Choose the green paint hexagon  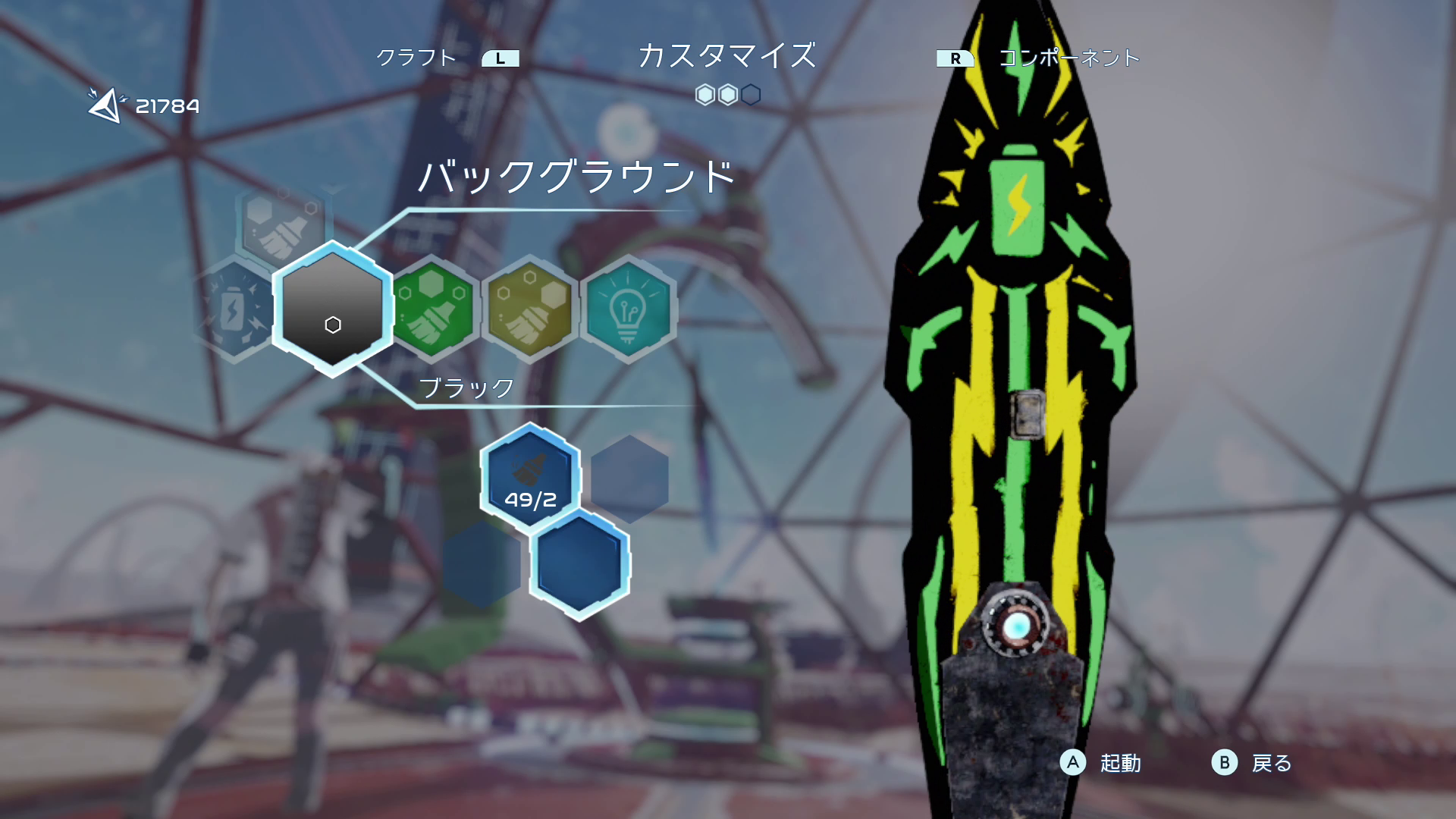(x=433, y=307)
